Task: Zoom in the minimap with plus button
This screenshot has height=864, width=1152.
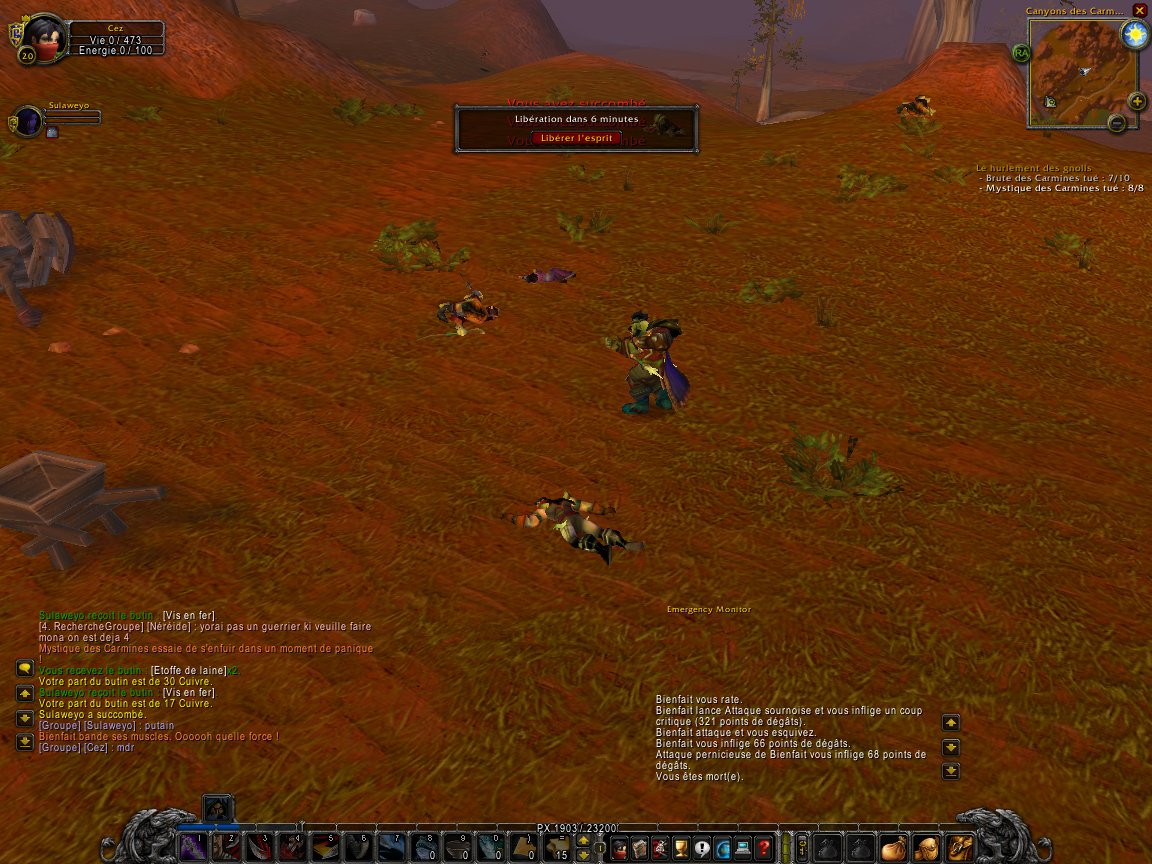Action: pos(1137,101)
